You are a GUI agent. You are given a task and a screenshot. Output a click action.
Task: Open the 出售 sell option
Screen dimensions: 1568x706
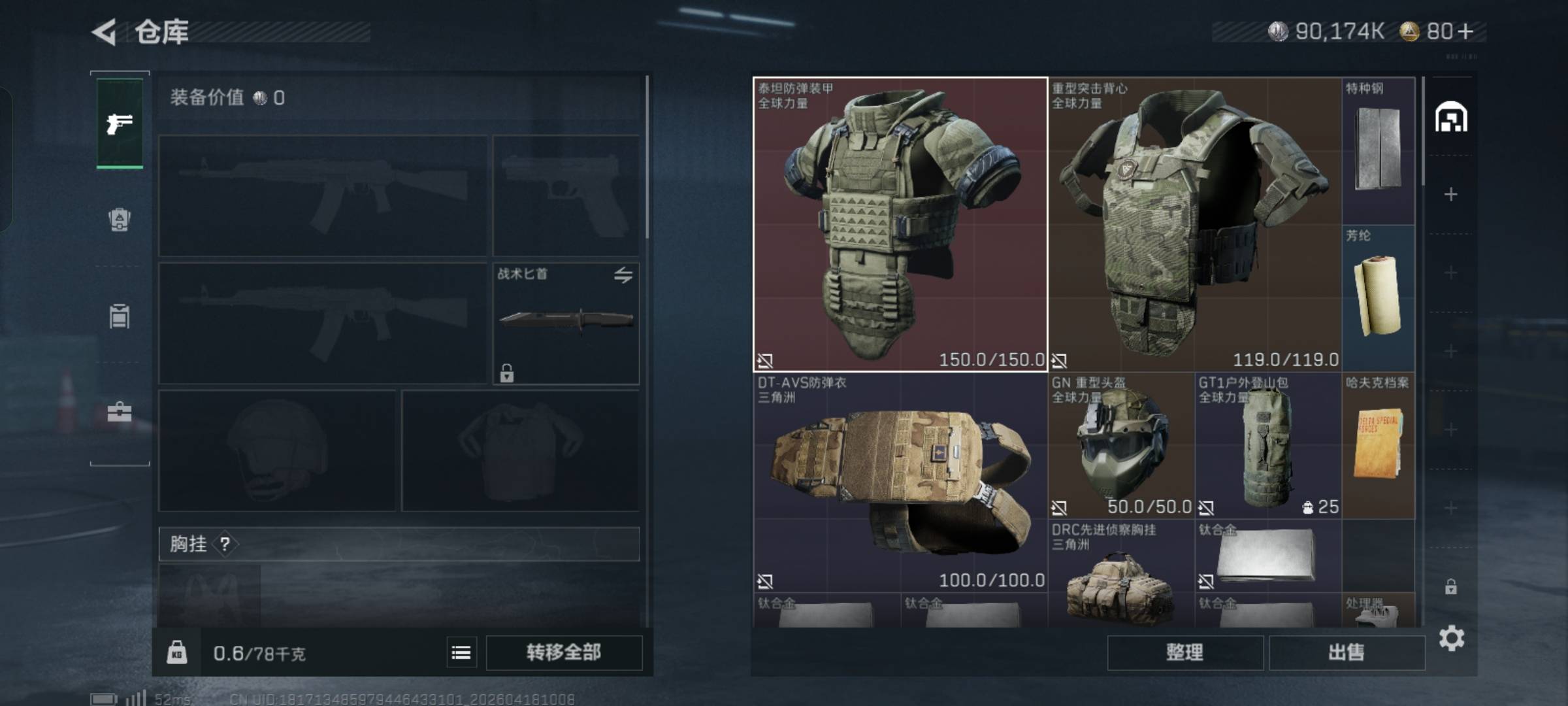pyautogui.click(x=1347, y=652)
